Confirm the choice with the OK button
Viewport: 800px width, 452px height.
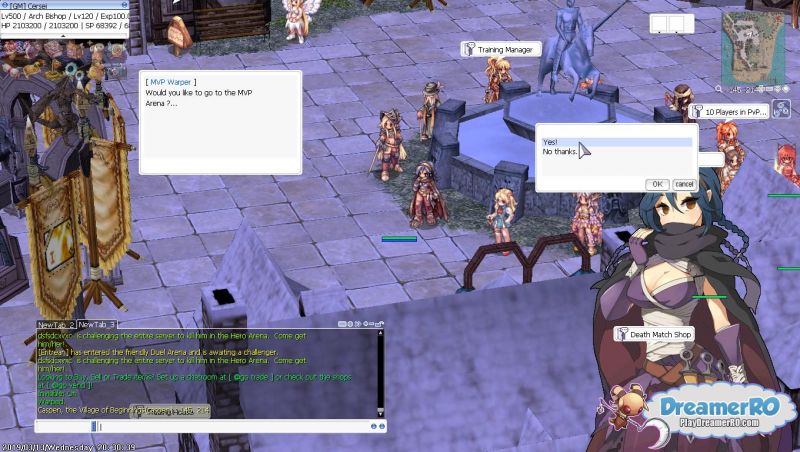pyautogui.click(x=657, y=184)
